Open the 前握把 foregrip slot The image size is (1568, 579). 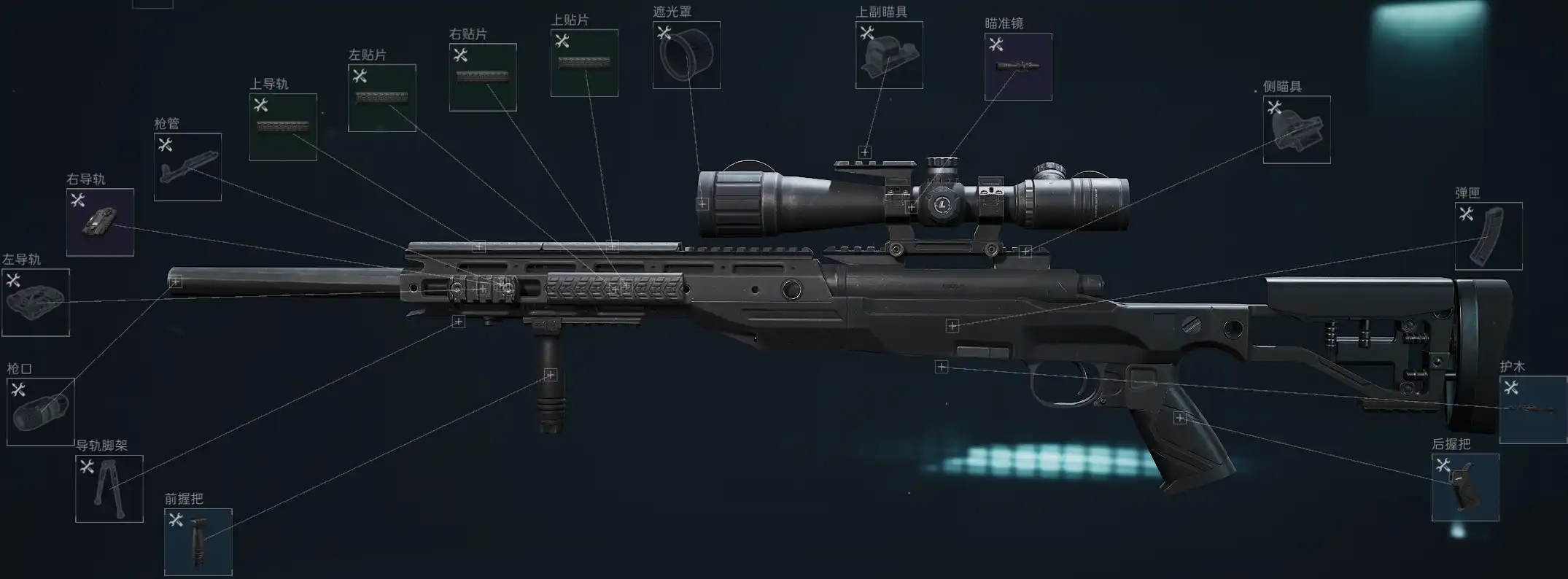(198, 542)
